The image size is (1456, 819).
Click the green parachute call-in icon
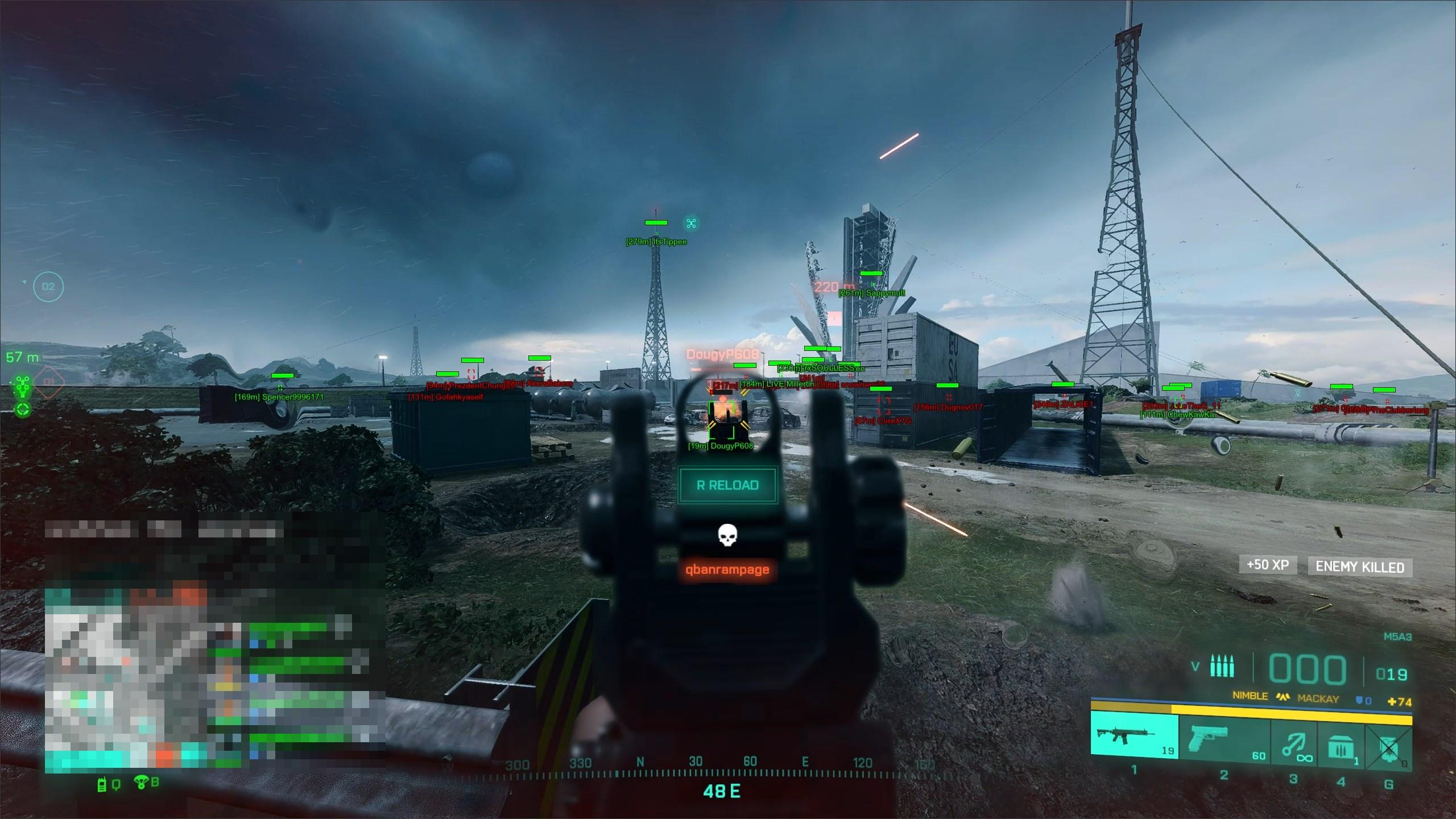[140, 783]
